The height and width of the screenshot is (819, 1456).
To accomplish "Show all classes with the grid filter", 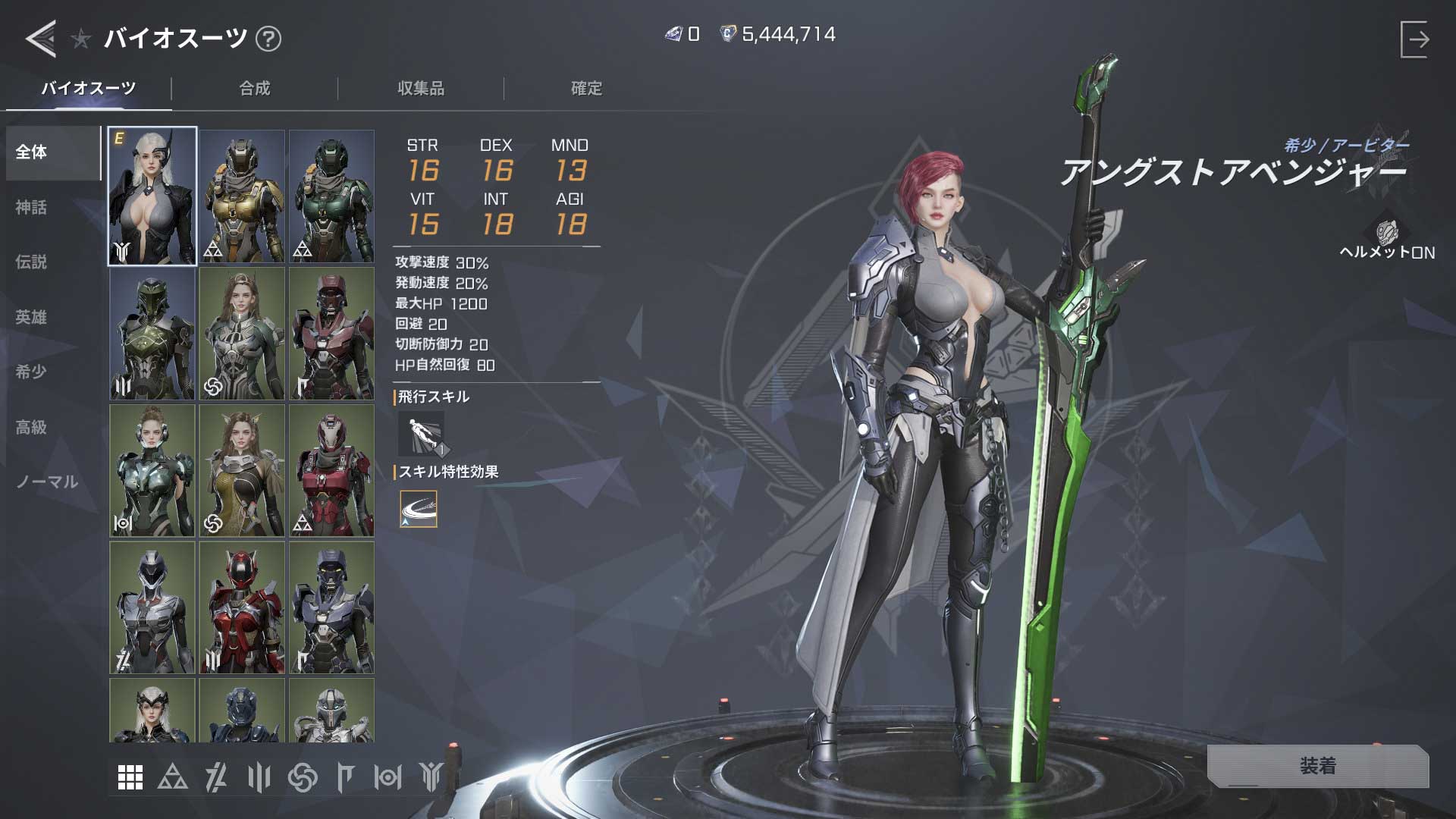I will (x=130, y=777).
